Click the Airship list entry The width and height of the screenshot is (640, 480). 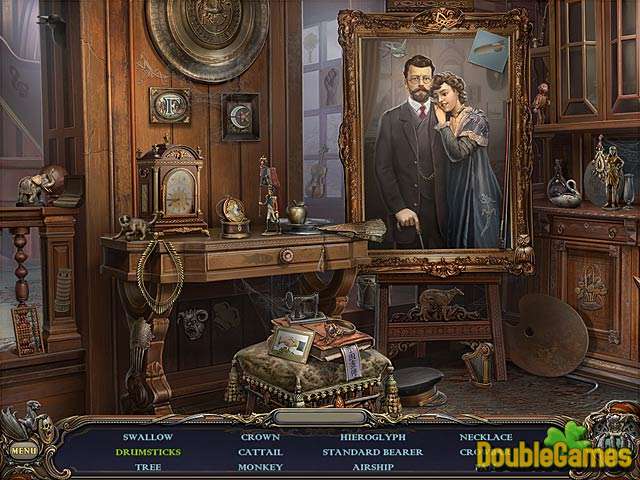pyautogui.click(x=370, y=466)
